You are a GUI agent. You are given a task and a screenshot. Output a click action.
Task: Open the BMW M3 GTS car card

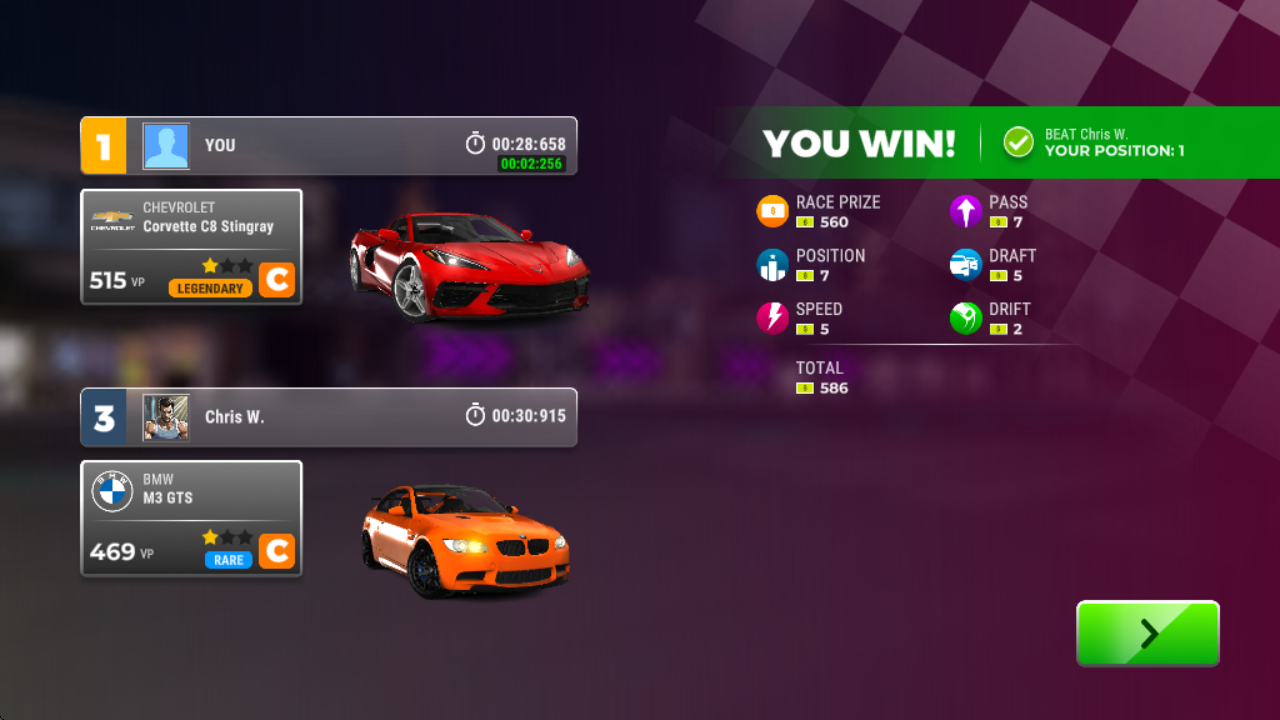coord(191,518)
